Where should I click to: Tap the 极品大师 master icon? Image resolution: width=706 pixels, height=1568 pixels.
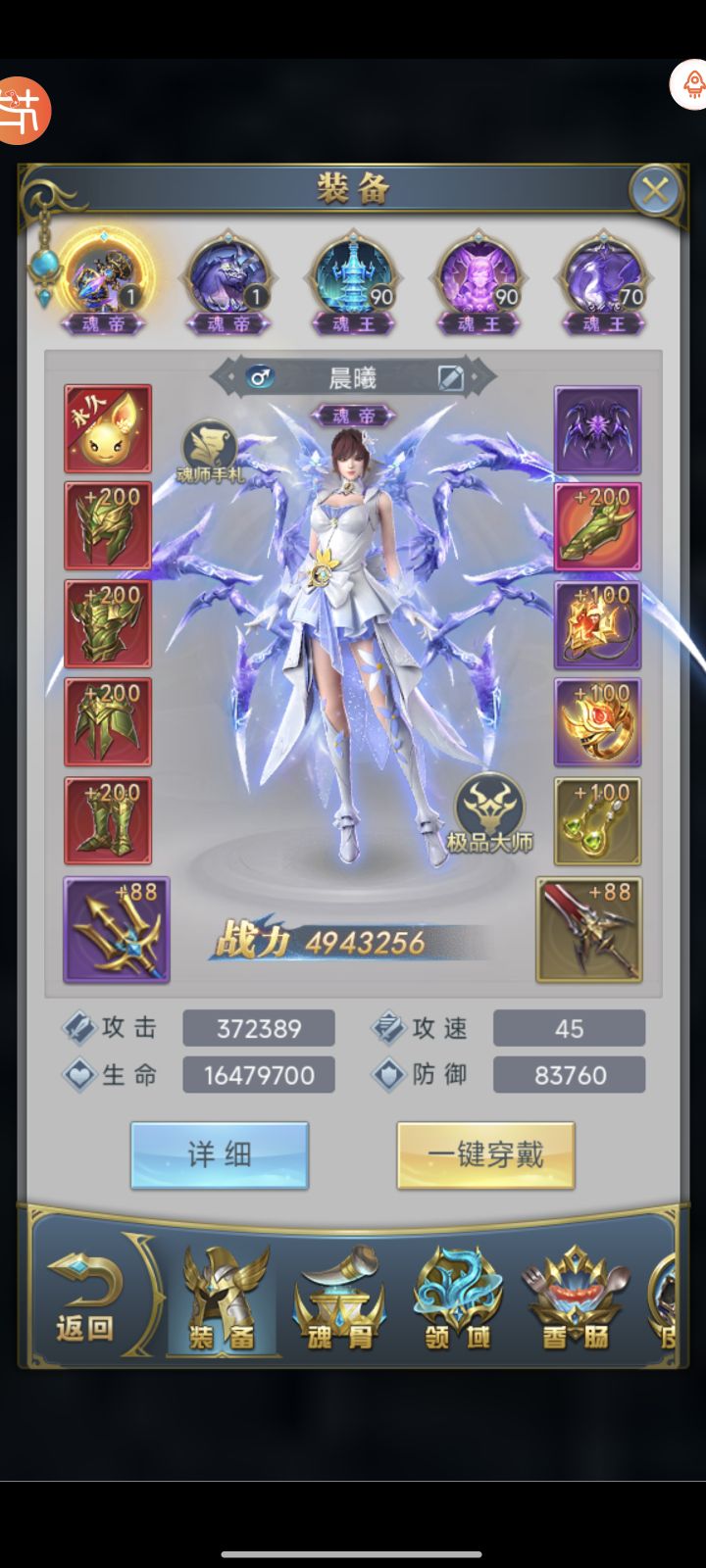click(489, 812)
